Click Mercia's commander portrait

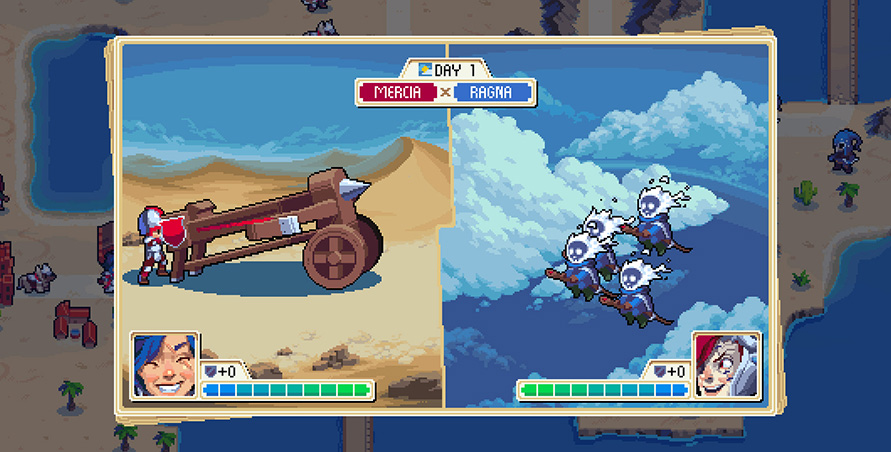(165, 366)
